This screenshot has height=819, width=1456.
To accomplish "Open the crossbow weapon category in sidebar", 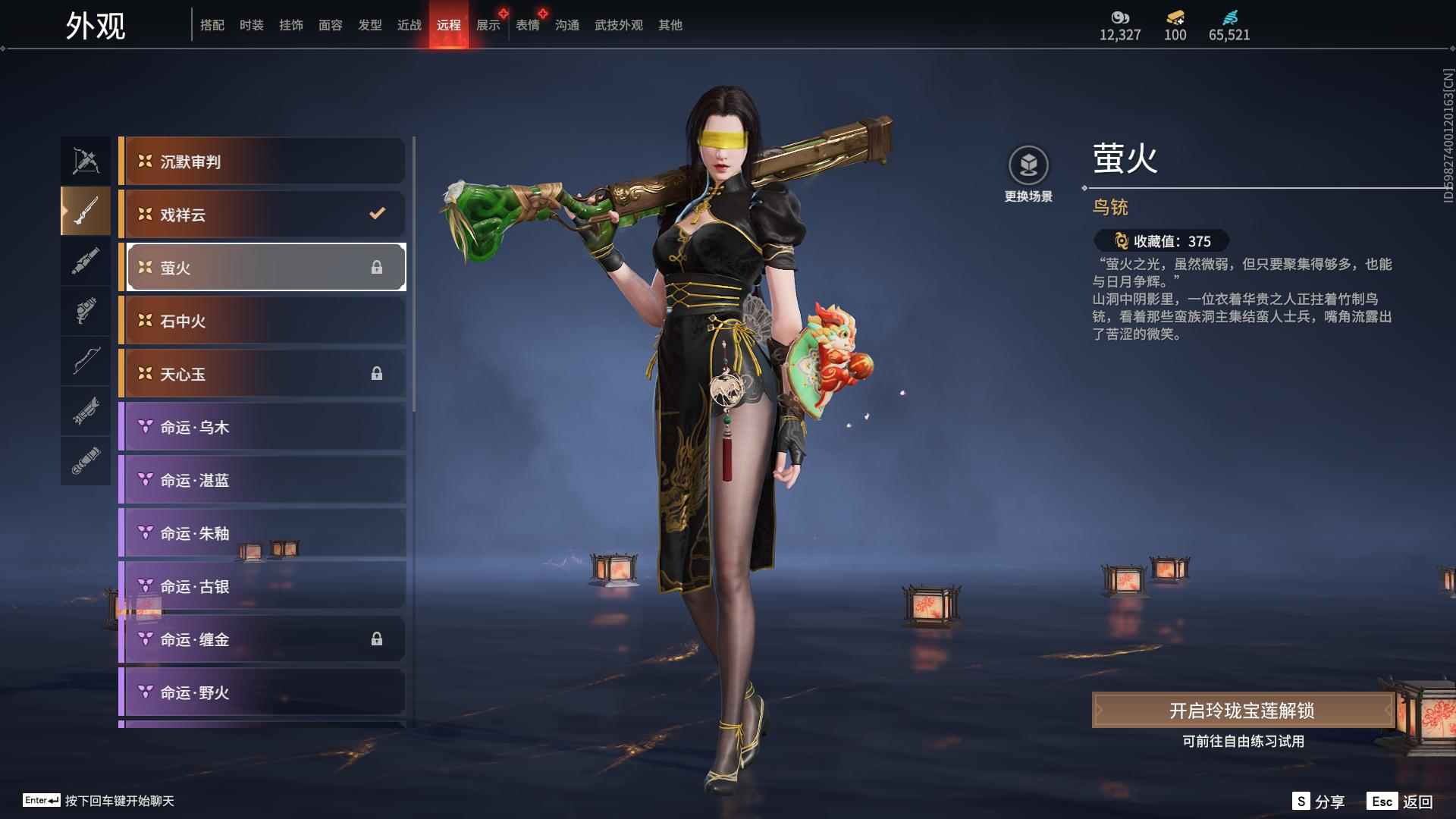I will coord(85,159).
